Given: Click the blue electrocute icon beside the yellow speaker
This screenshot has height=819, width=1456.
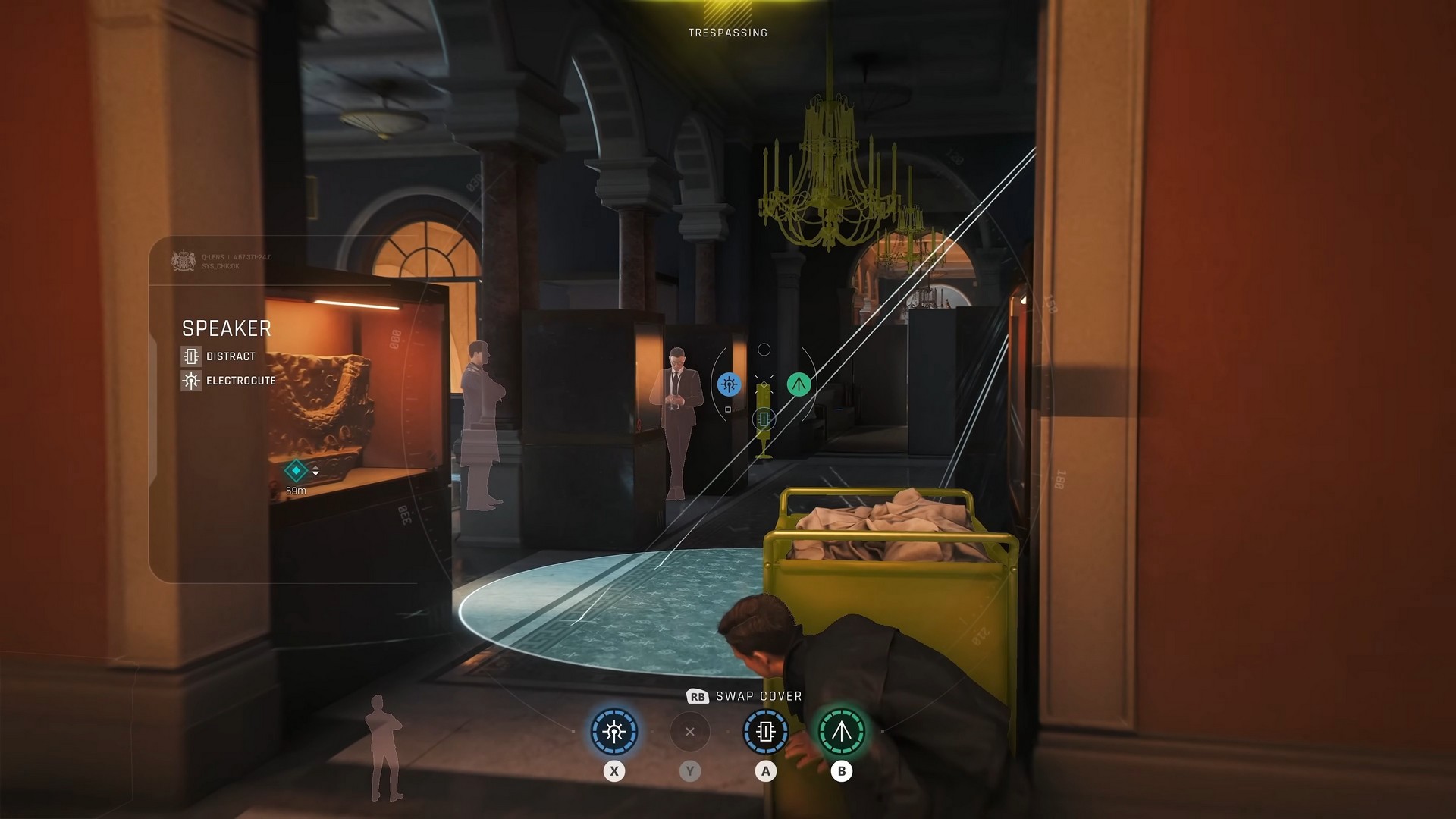Looking at the screenshot, I should coord(730,384).
